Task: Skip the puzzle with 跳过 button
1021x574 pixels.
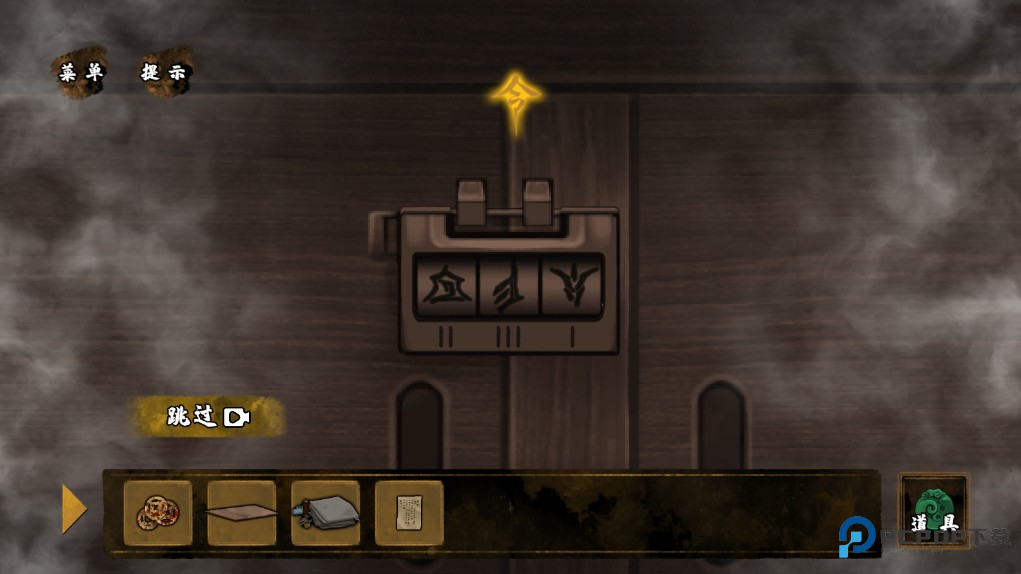Action: 207,417
